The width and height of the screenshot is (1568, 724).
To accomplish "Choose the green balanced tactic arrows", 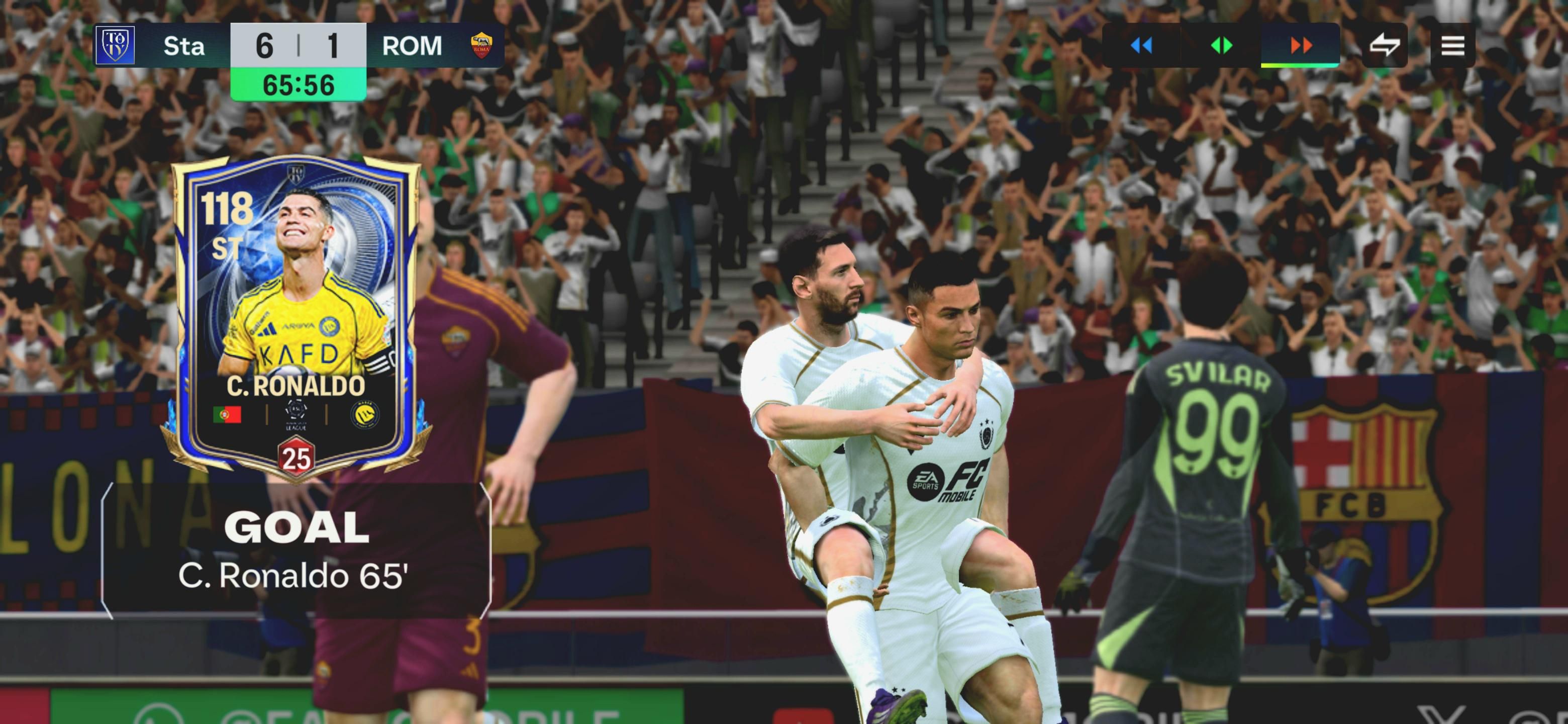I will [1221, 45].
